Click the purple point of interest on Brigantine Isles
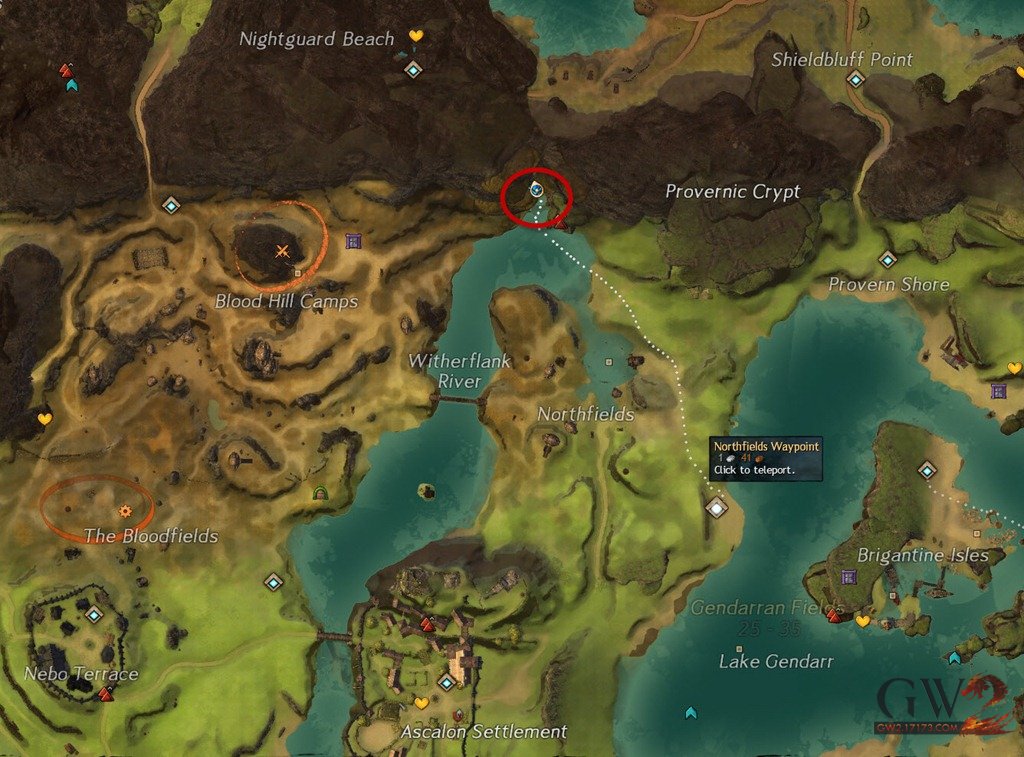 click(x=849, y=577)
